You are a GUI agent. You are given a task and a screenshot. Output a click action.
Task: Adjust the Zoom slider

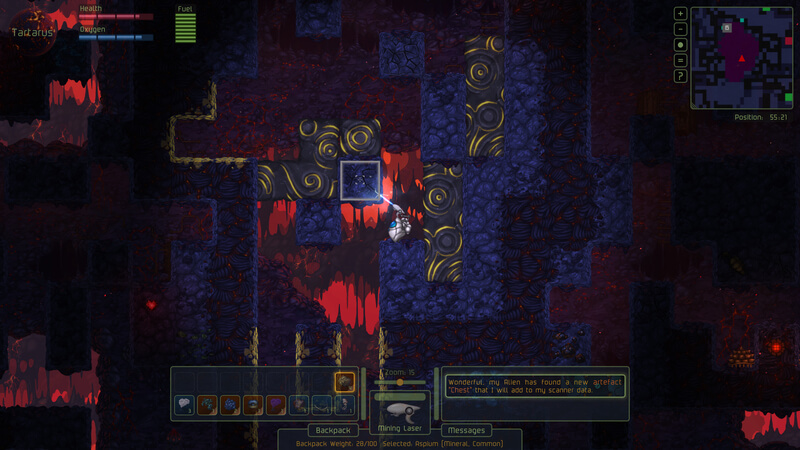click(x=400, y=382)
